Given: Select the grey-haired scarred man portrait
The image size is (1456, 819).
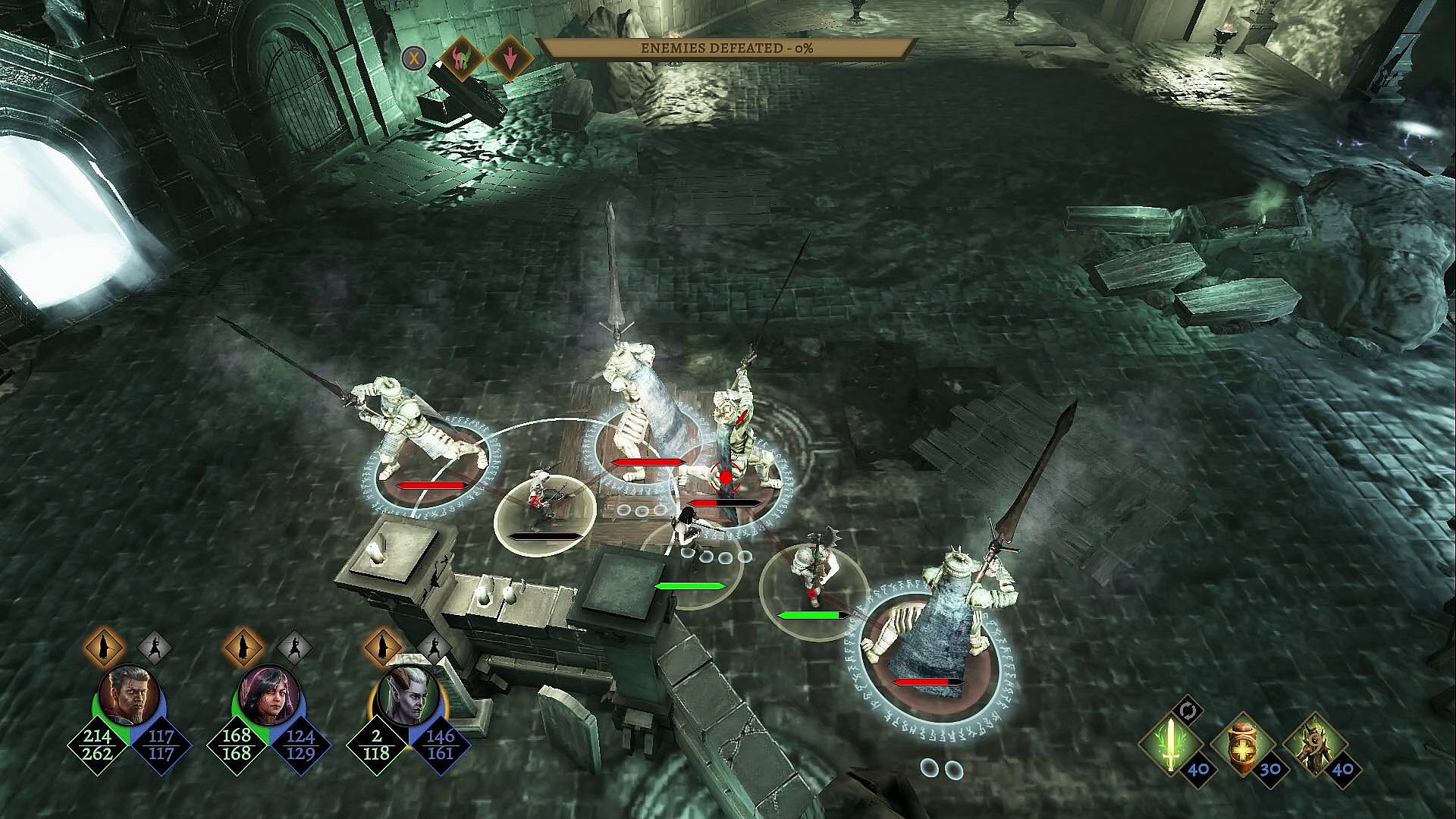Looking at the screenshot, I should pyautogui.click(x=129, y=695).
